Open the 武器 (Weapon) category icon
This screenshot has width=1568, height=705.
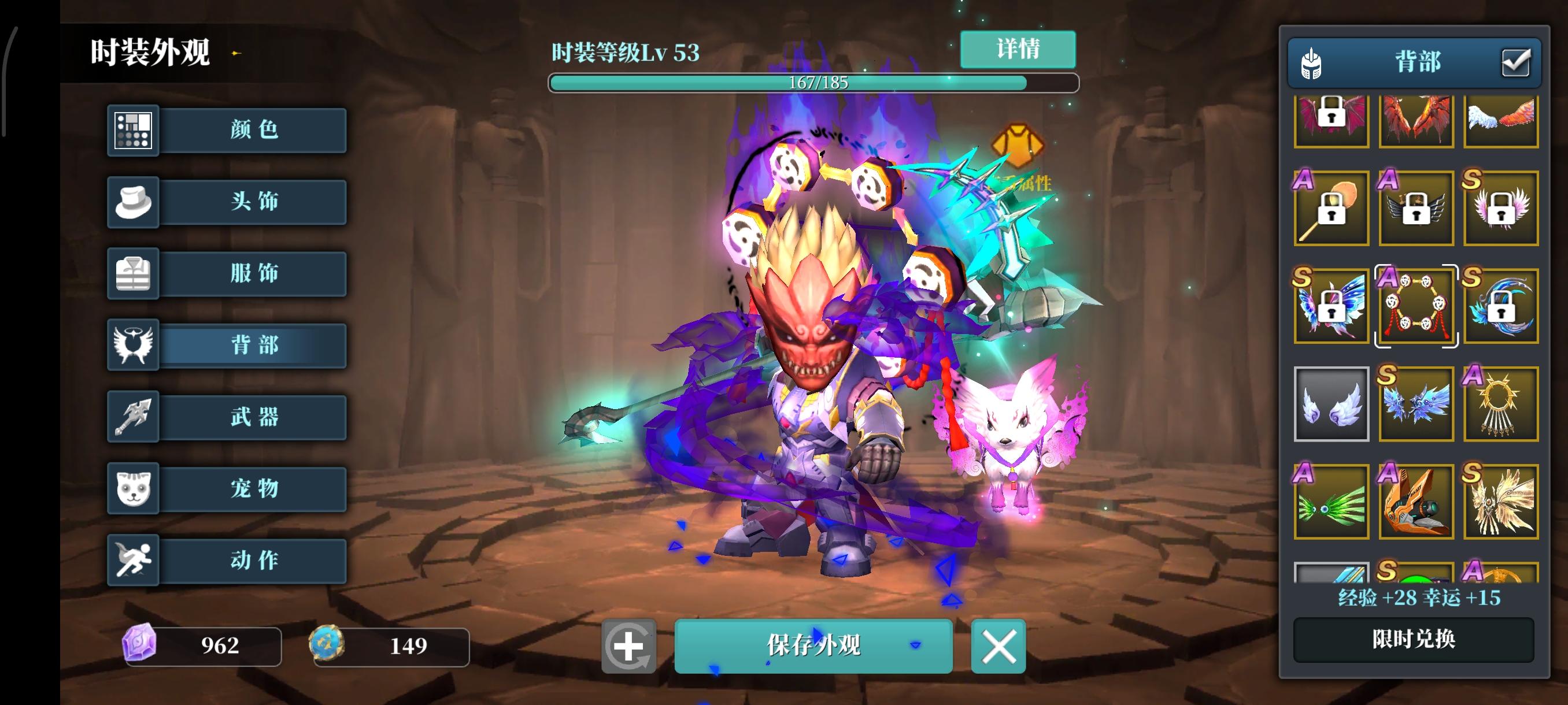135,417
